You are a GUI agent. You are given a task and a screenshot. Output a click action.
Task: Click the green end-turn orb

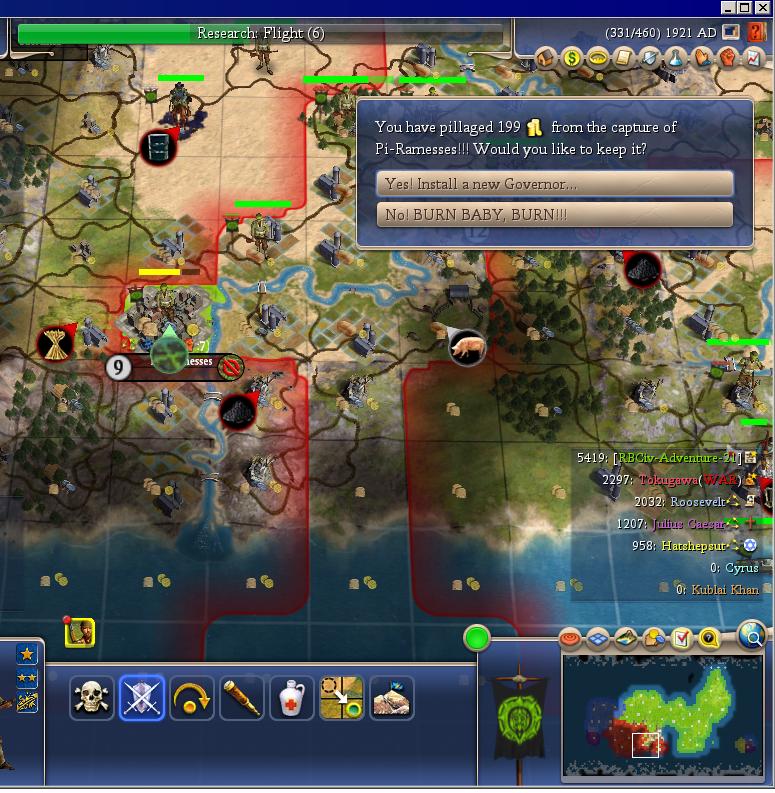(477, 638)
